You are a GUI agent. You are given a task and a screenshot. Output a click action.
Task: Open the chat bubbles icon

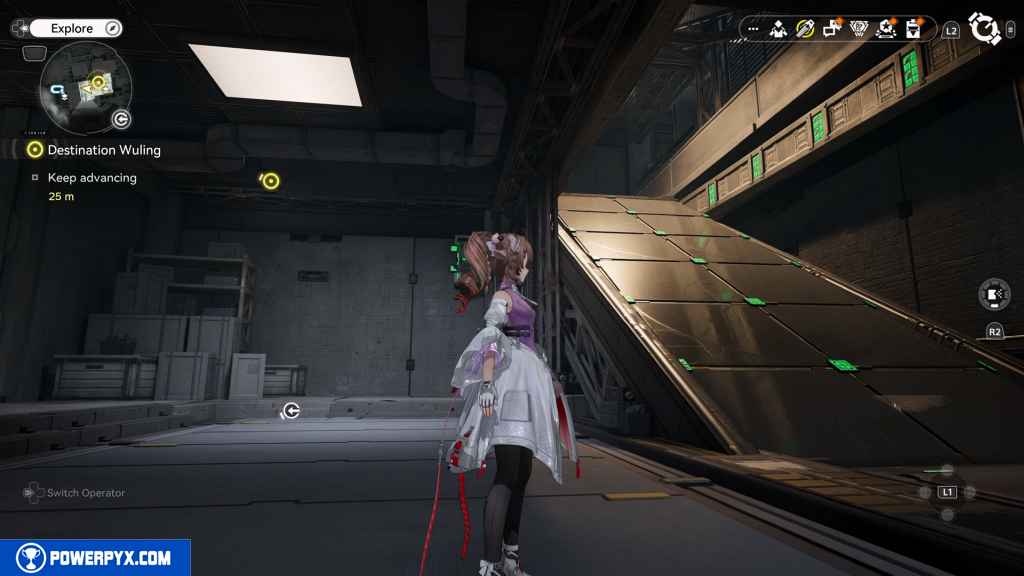[x=831, y=29]
